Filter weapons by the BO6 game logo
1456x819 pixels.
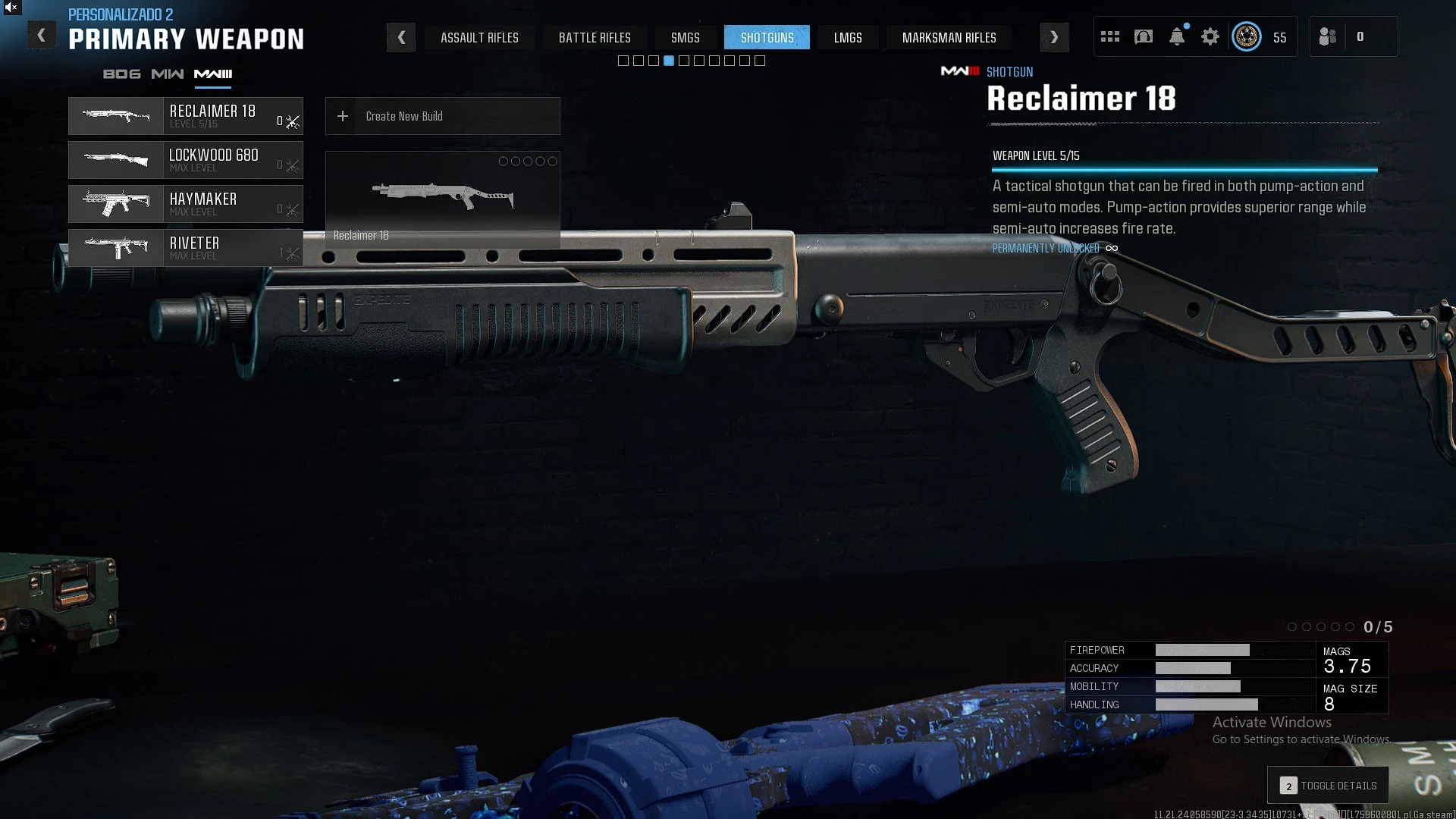[121, 74]
